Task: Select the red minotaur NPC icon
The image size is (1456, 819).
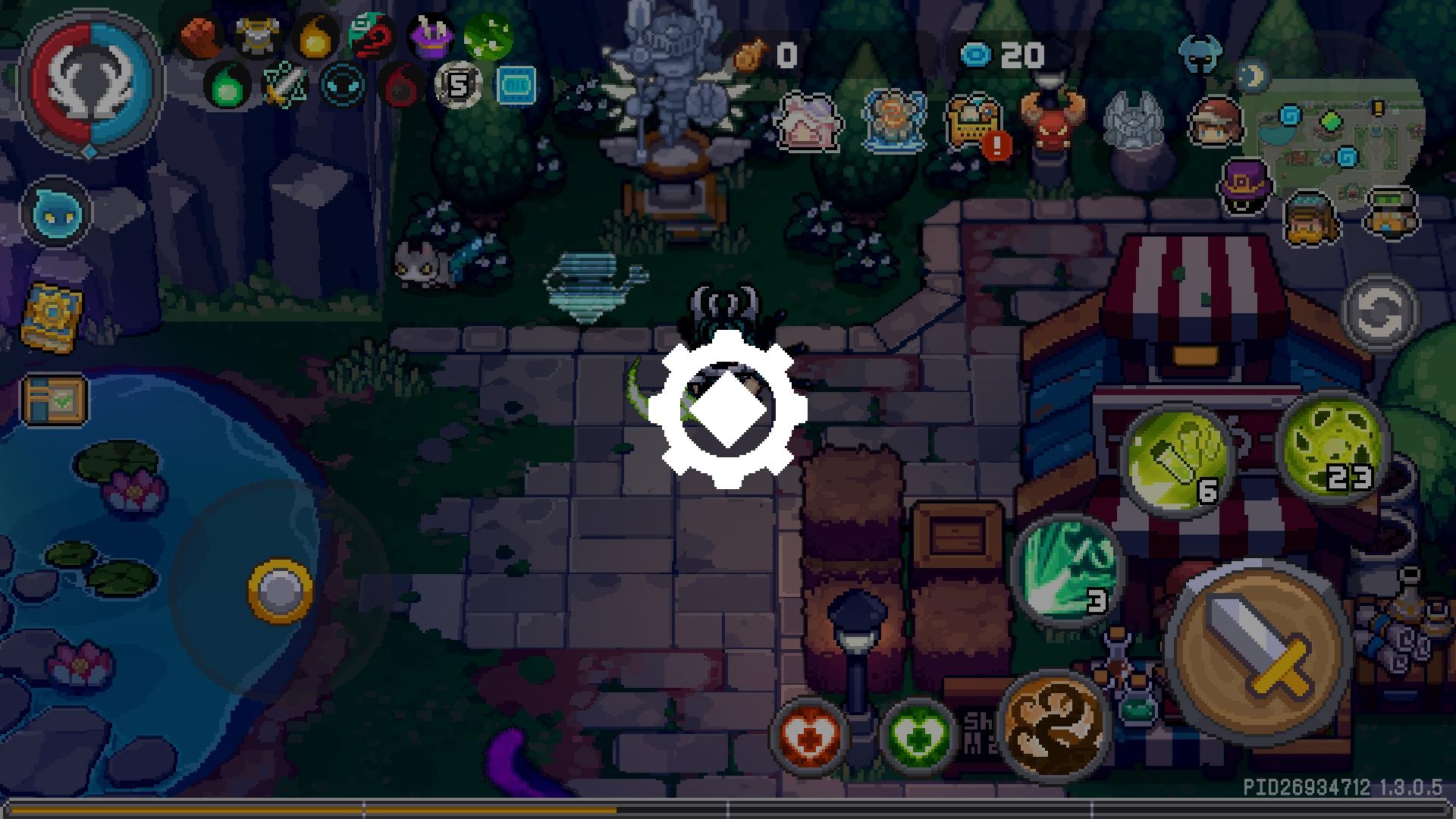Action: pyautogui.click(x=1053, y=121)
